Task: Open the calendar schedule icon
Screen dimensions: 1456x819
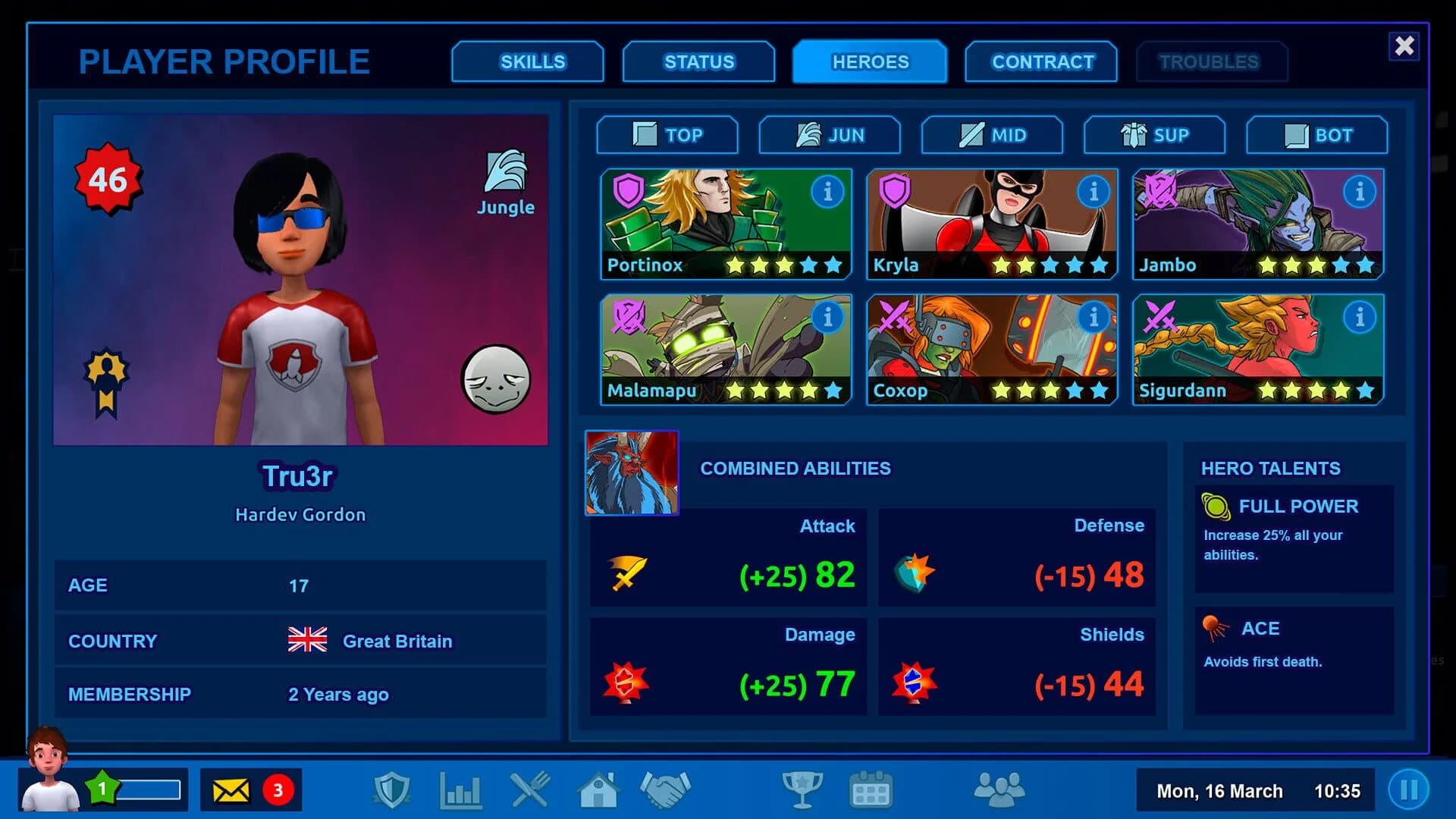Action: coord(872,790)
